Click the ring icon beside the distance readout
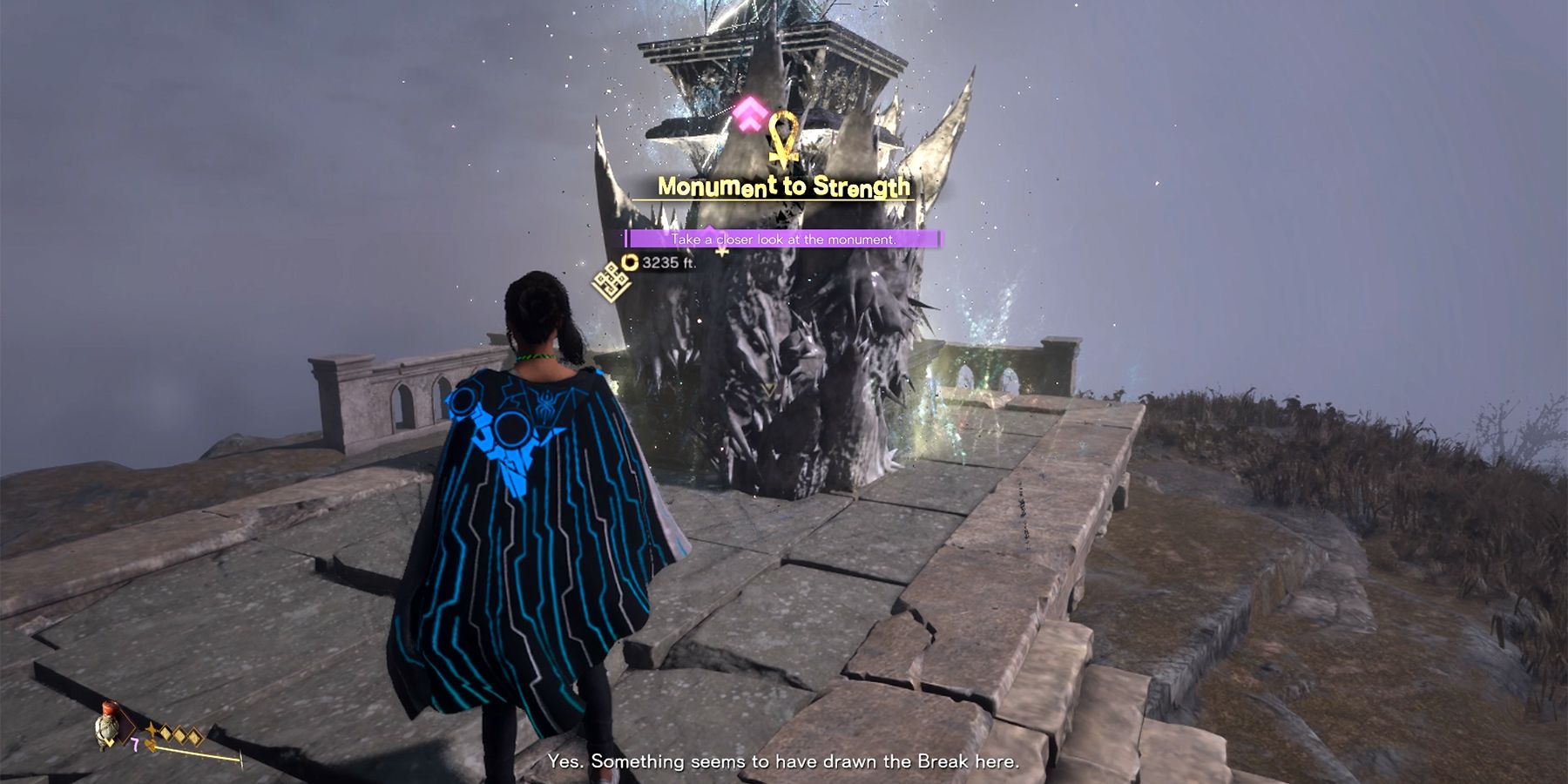This screenshot has width=1568, height=784. [629, 264]
